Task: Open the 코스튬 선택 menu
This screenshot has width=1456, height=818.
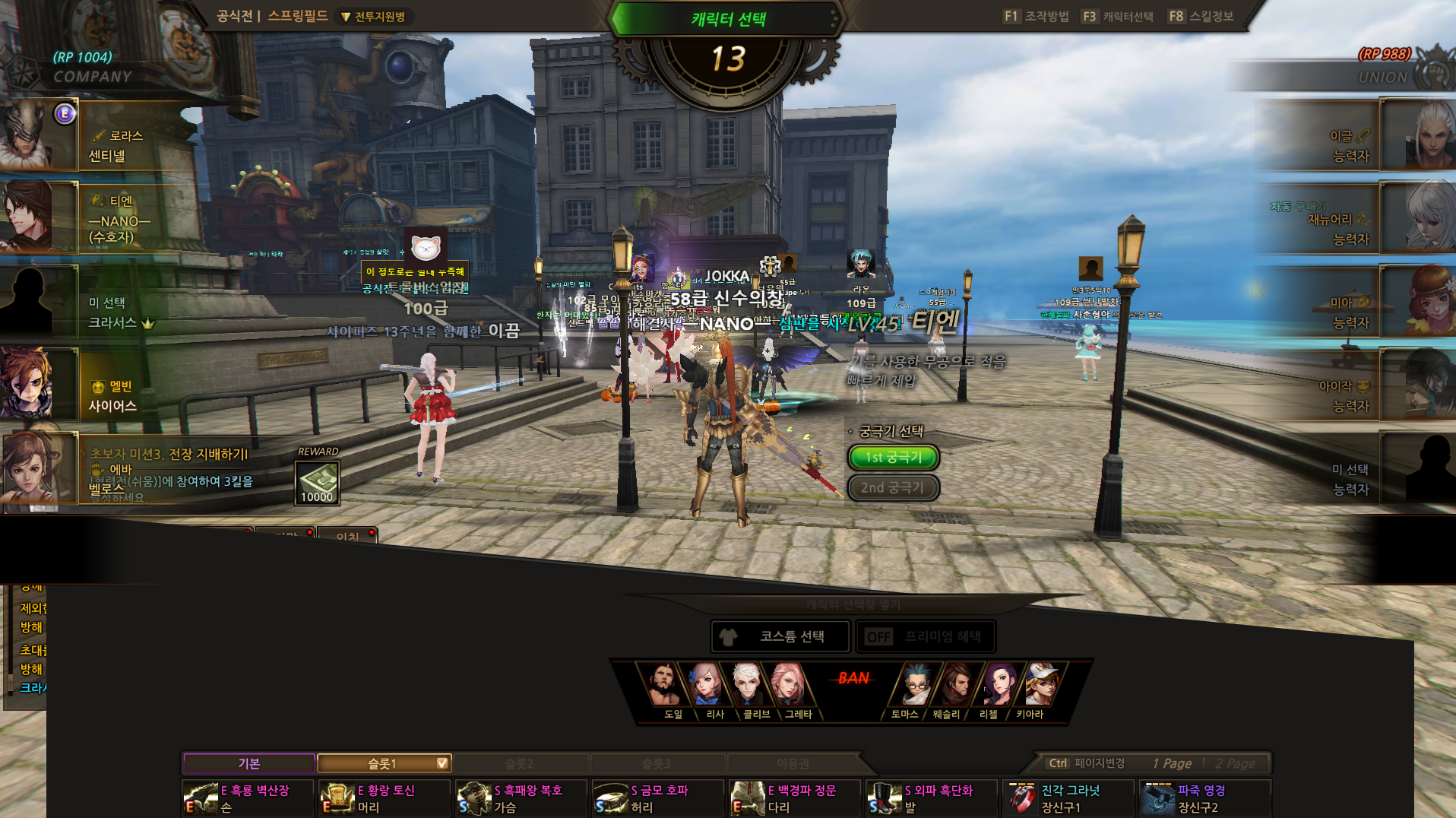Action: click(780, 636)
